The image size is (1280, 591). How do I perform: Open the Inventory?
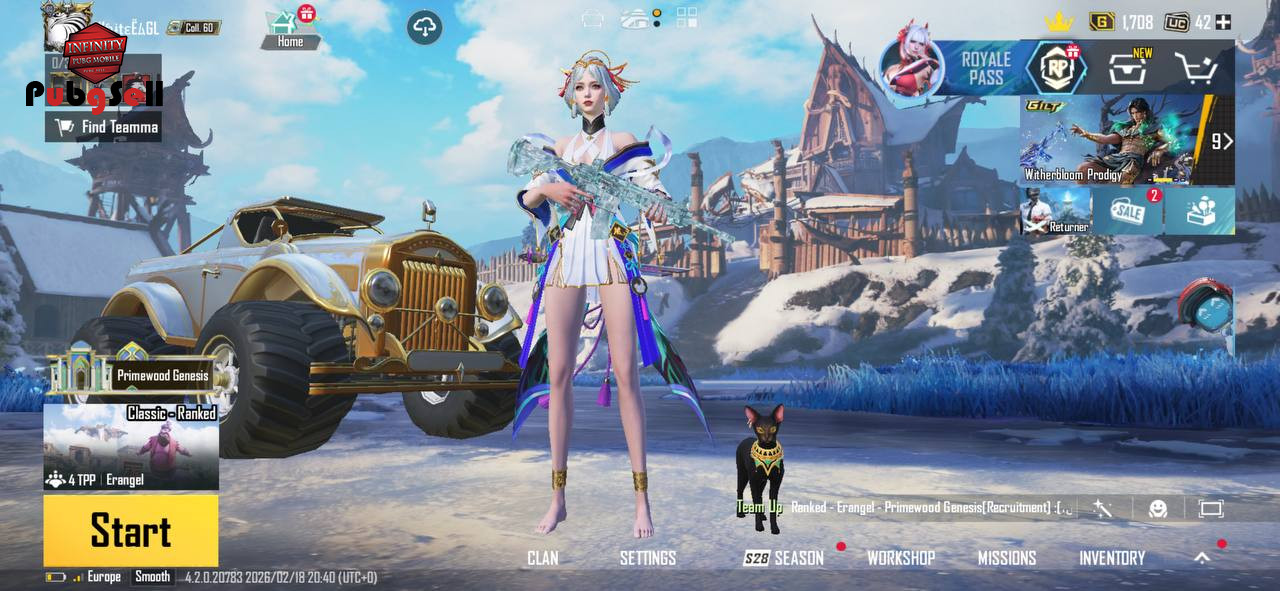1112,558
